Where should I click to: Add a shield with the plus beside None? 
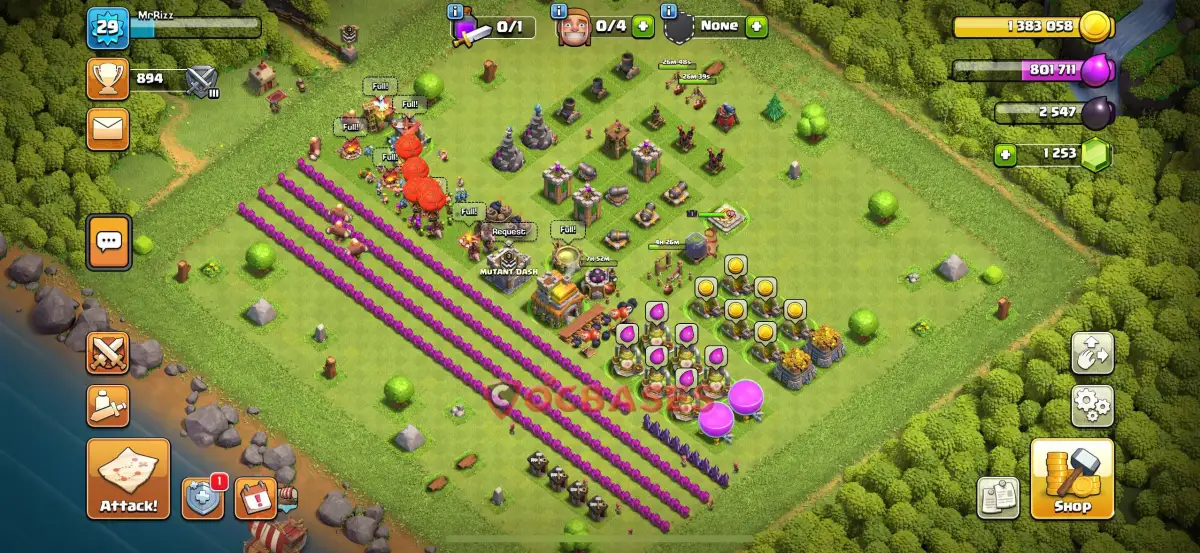(756, 26)
